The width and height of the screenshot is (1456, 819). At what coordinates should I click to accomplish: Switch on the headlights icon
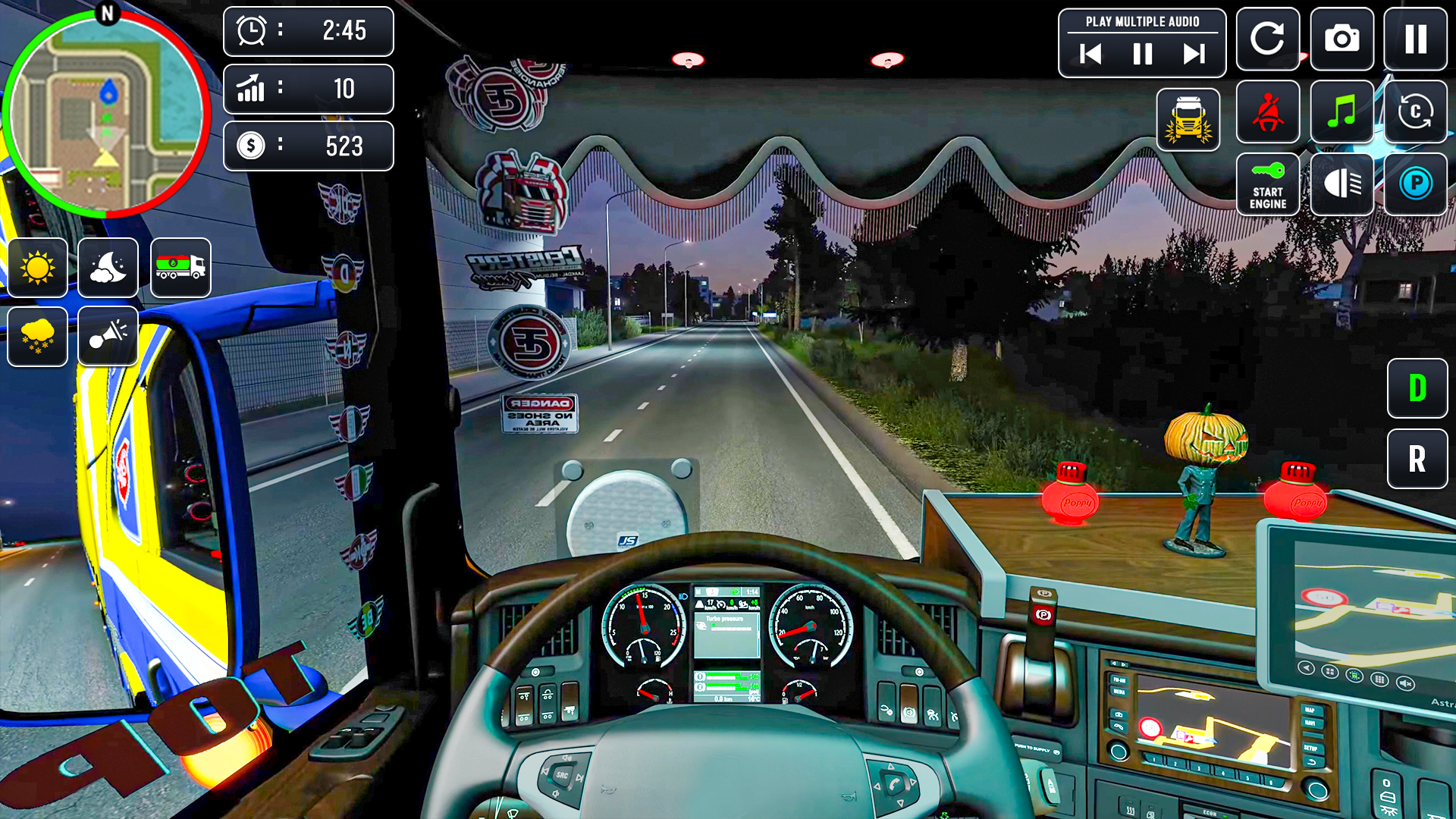pyautogui.click(x=1341, y=184)
